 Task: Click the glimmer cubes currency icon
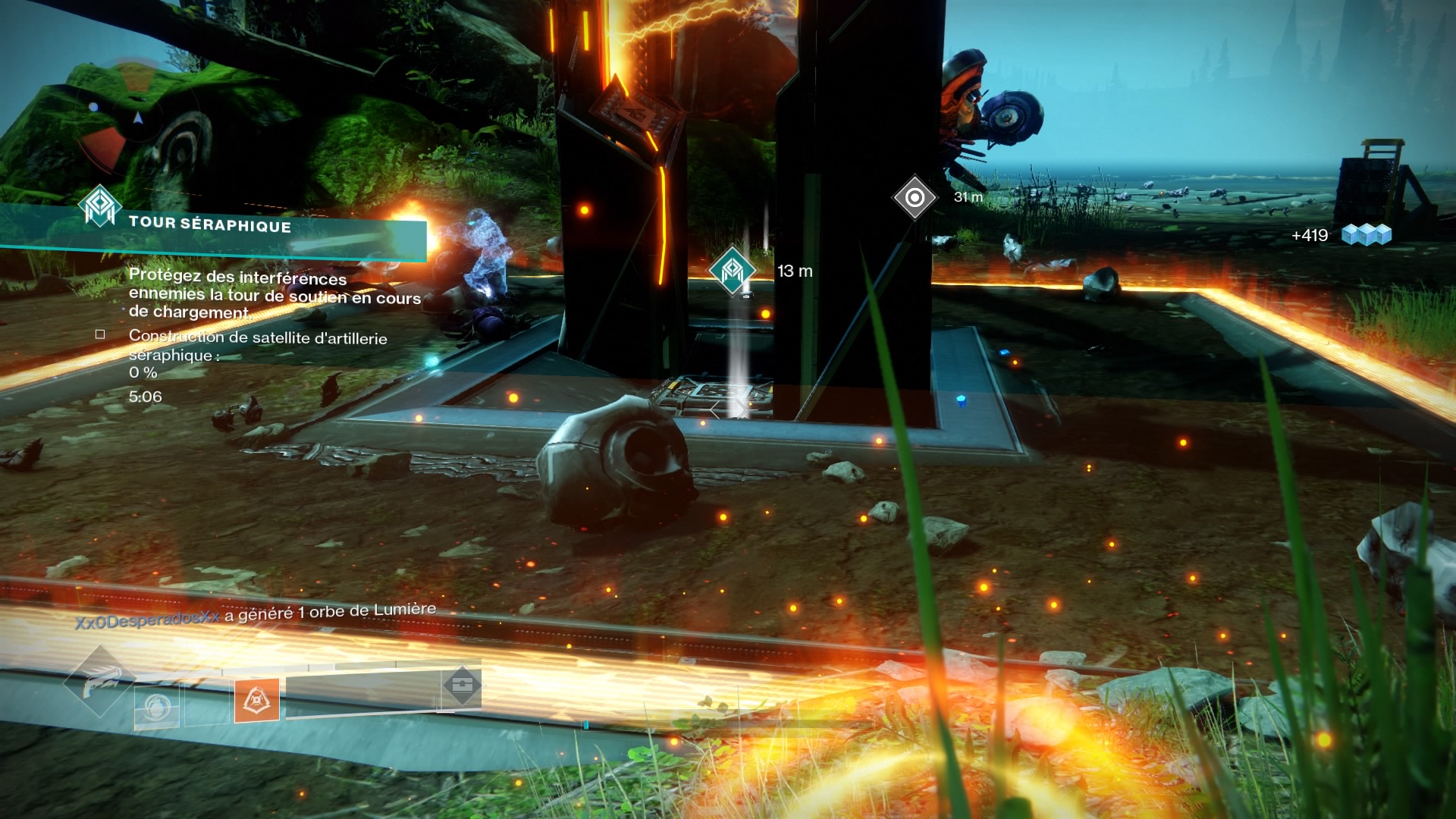1367,235
